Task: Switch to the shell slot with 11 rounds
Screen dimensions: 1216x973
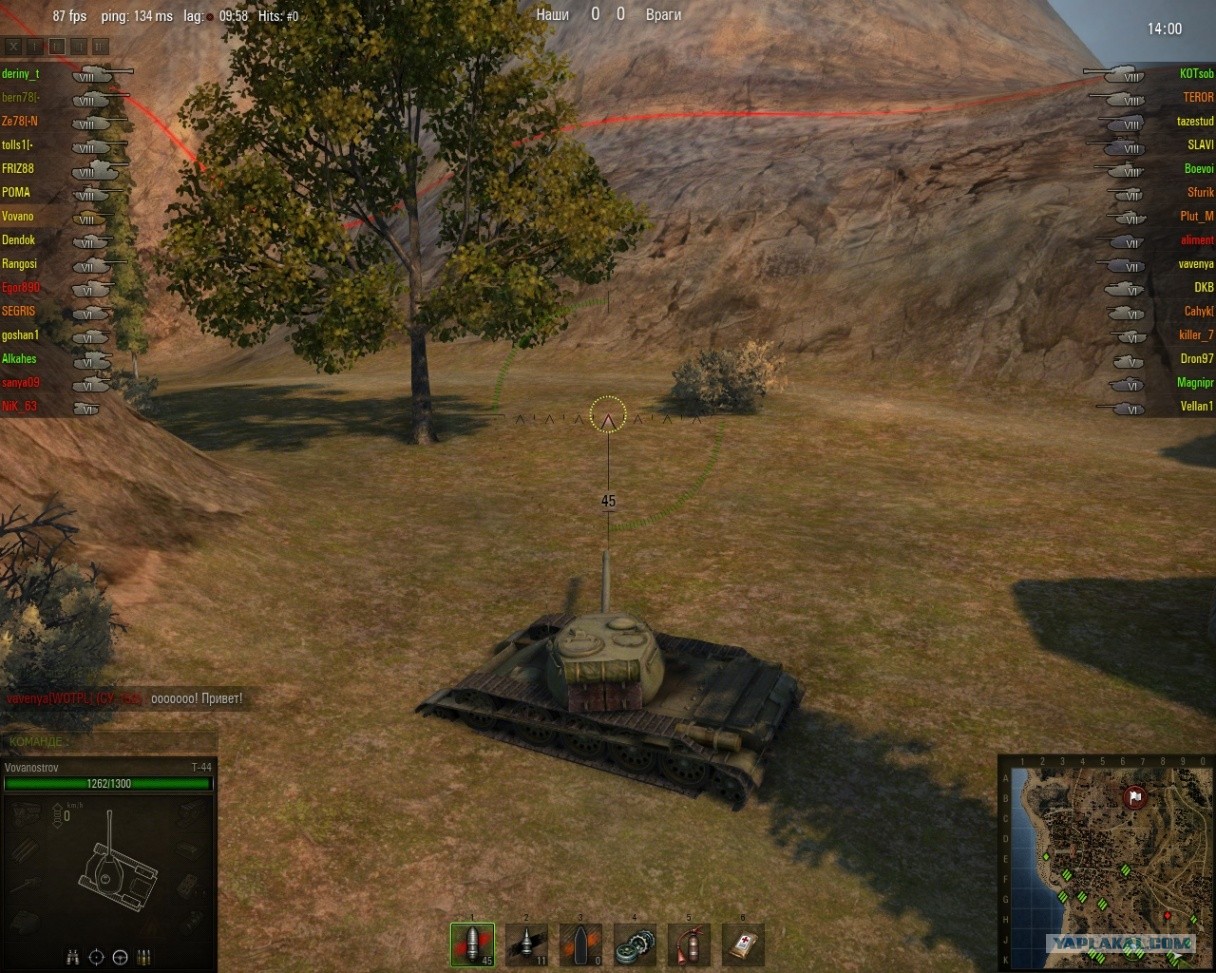Action: [526, 944]
